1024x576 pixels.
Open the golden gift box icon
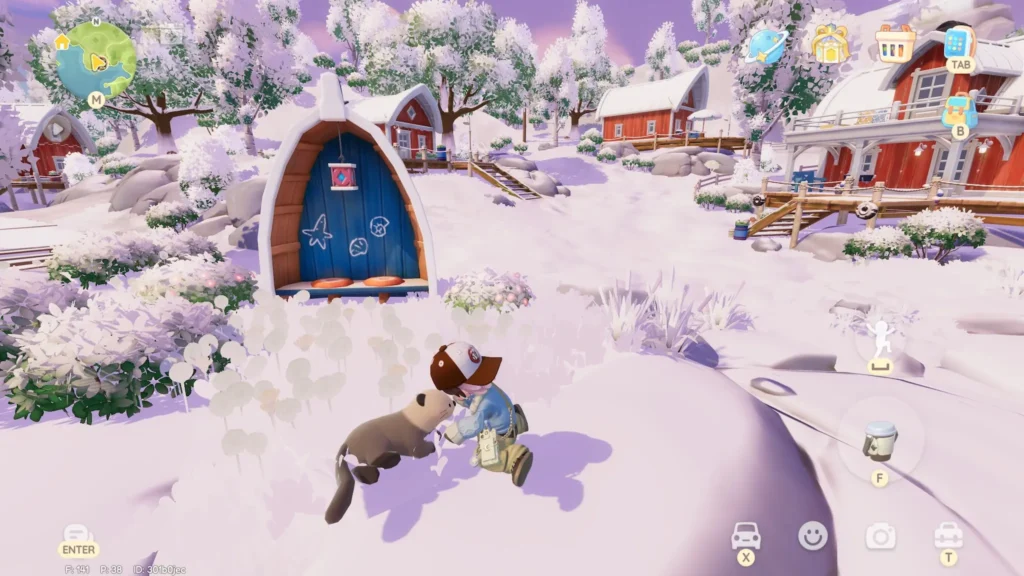[x=829, y=43]
